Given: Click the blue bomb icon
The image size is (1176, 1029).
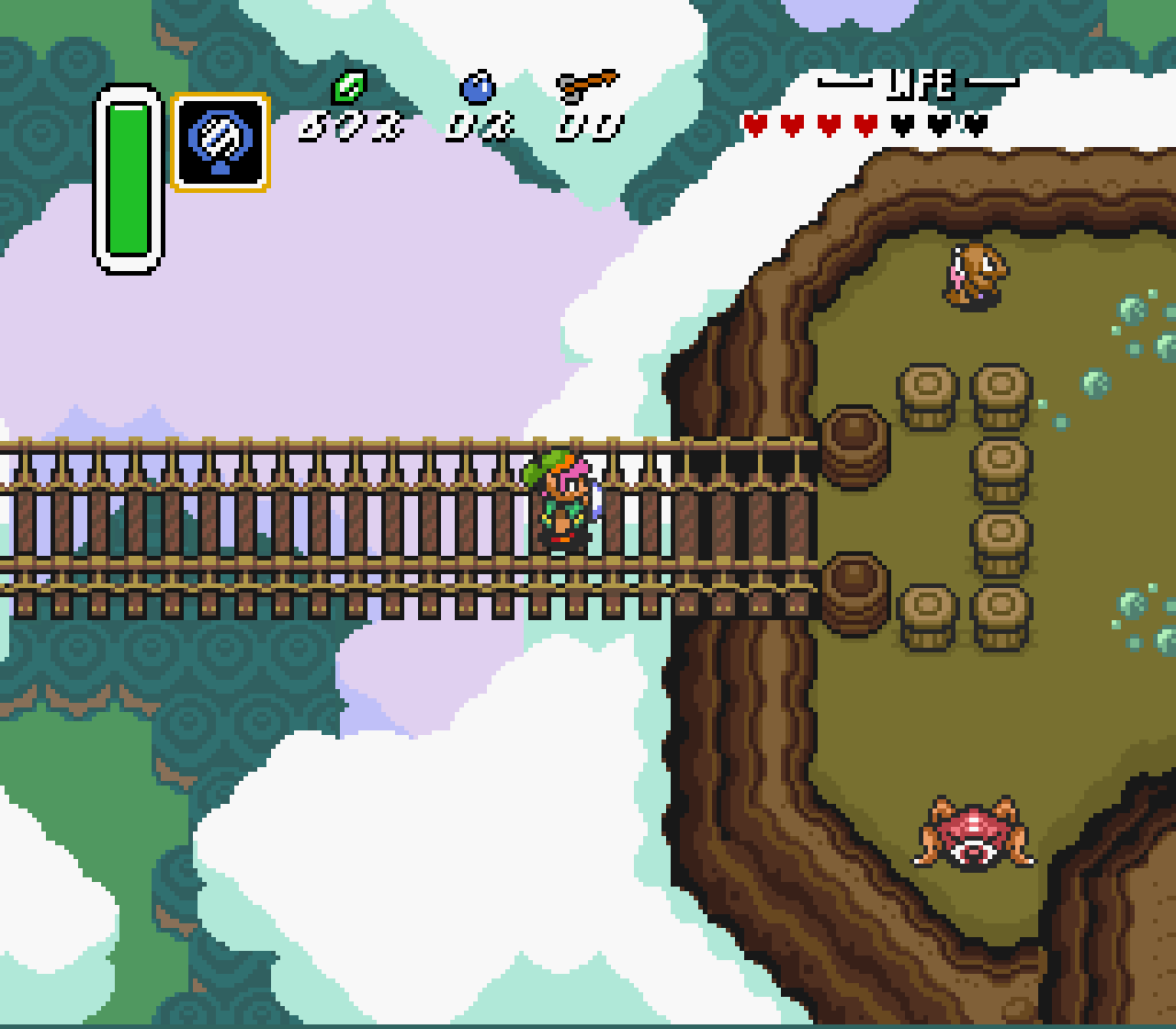Looking at the screenshot, I should point(478,88).
